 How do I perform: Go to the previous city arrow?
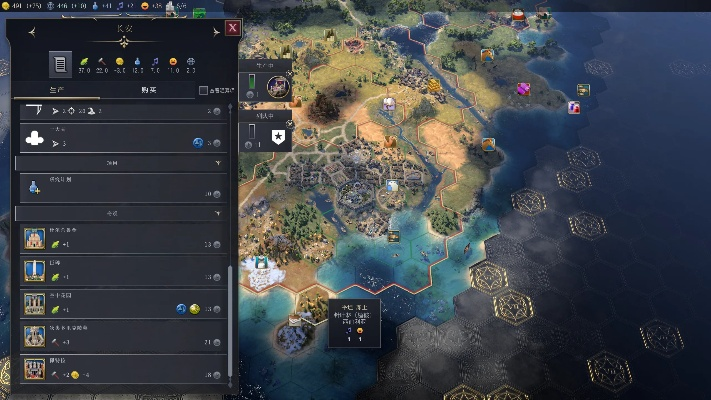click(x=32, y=32)
